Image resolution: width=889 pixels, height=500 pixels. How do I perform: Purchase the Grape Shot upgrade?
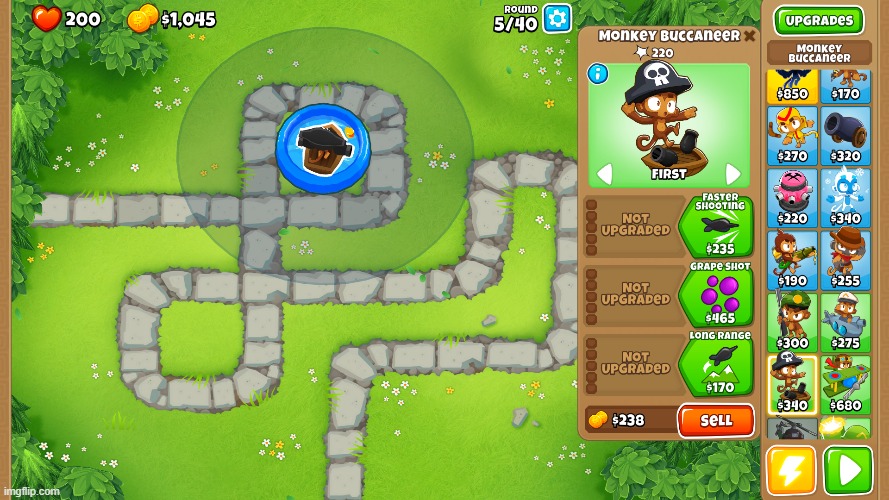point(716,296)
